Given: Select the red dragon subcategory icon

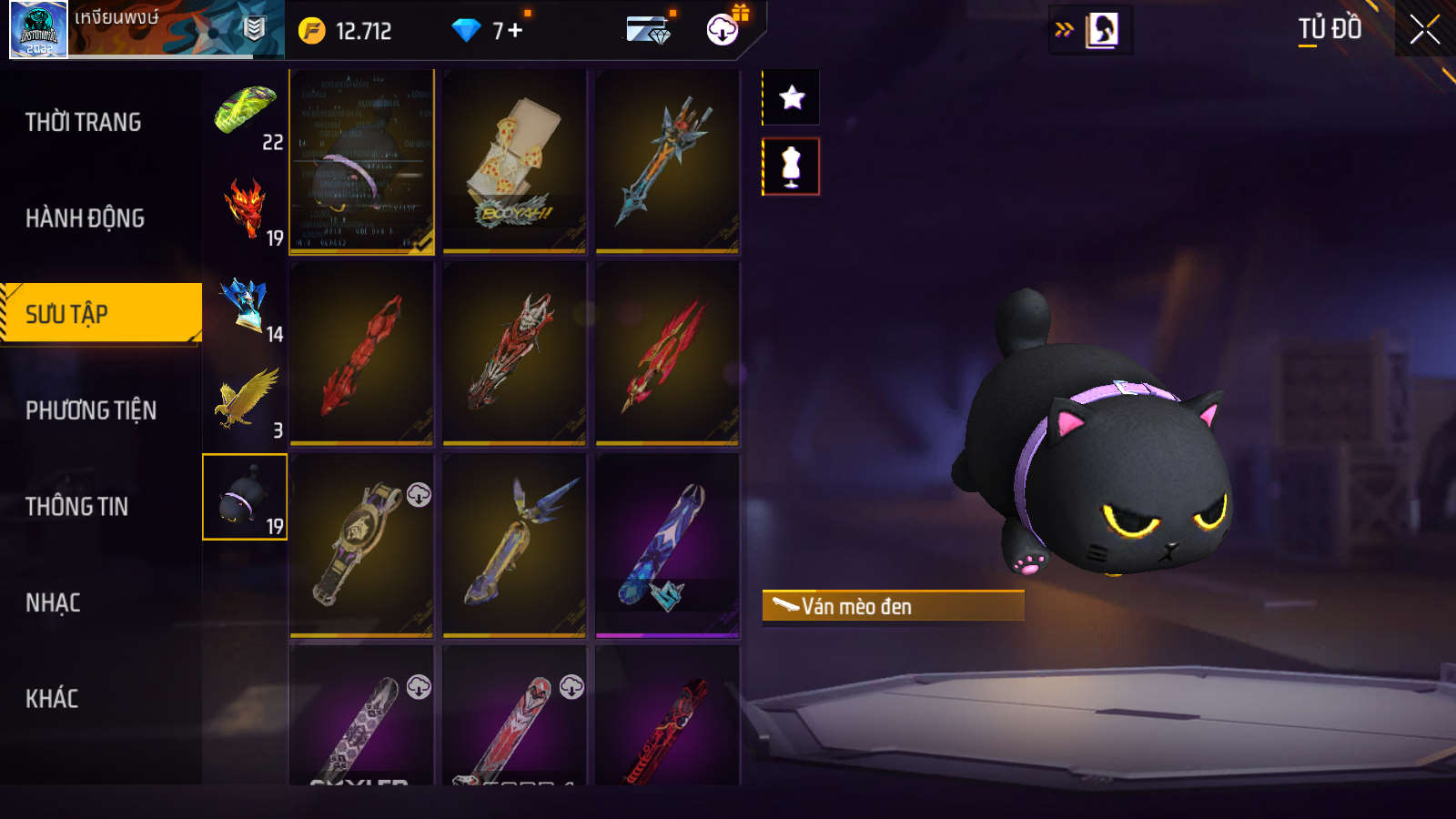Looking at the screenshot, I should point(246,210).
